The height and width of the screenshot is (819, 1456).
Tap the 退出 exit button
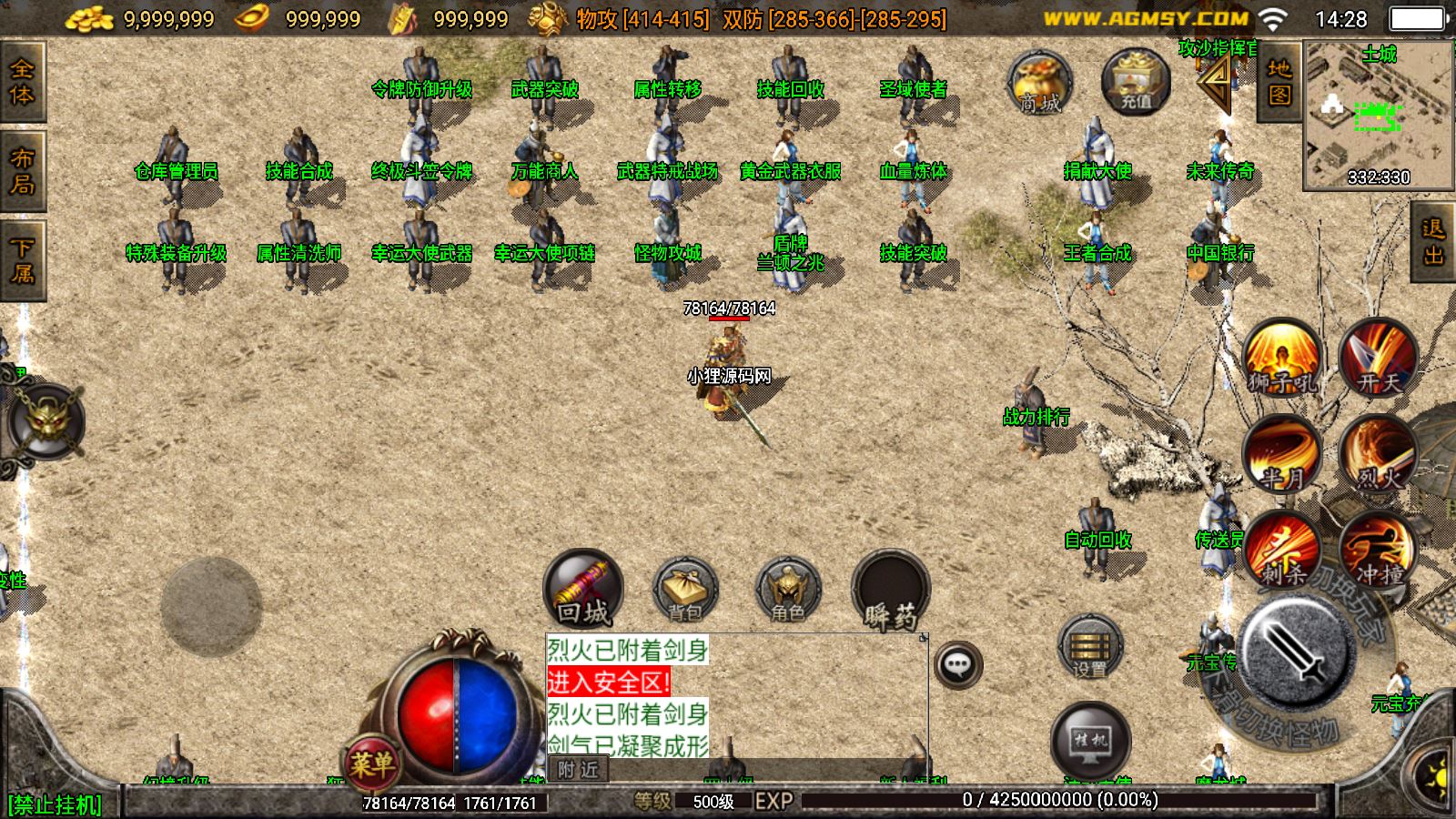point(1433,241)
